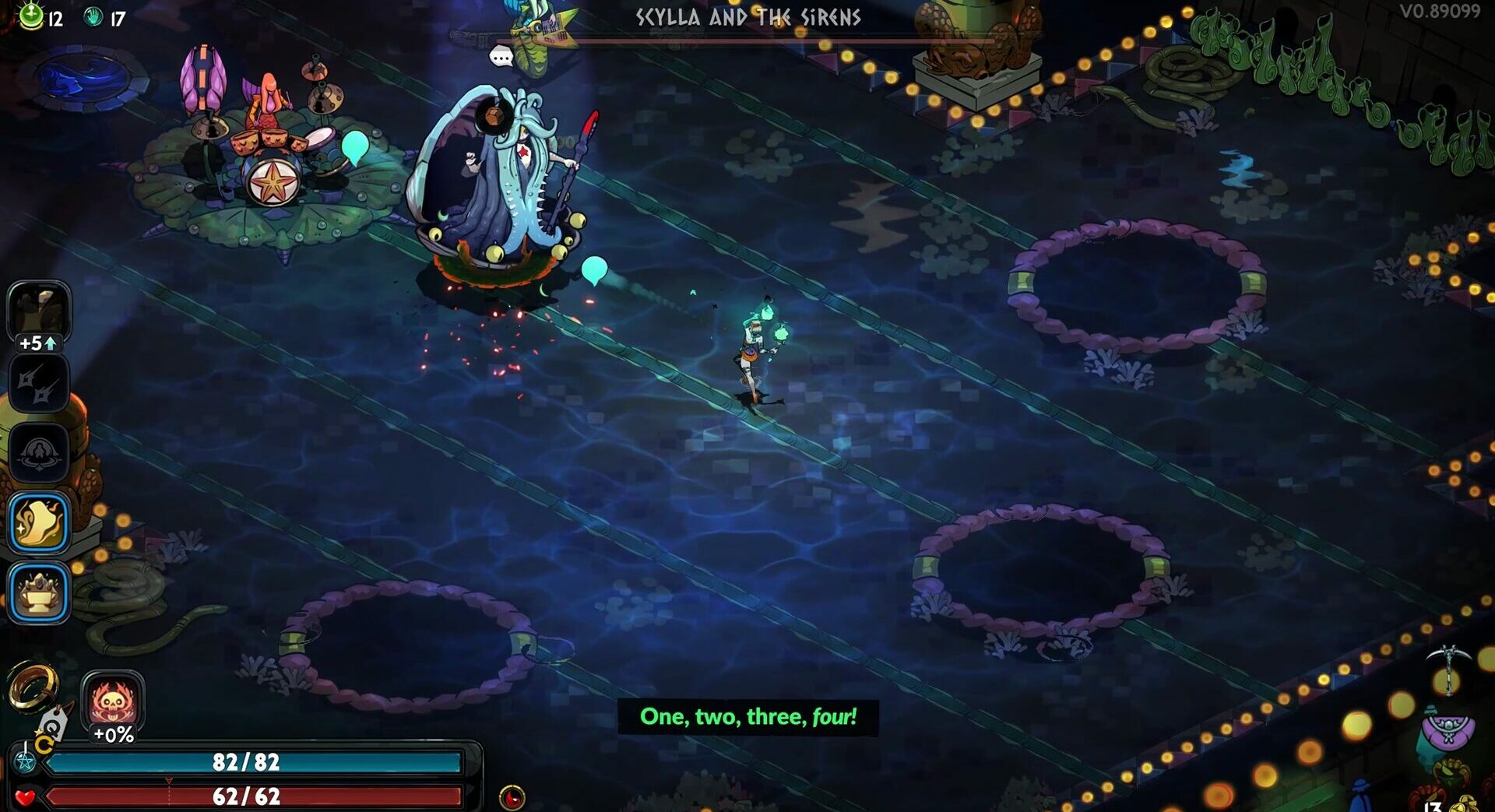Image resolution: width=1495 pixels, height=812 pixels.
Task: Choose the golden flame boon icon
Action: (x=39, y=522)
